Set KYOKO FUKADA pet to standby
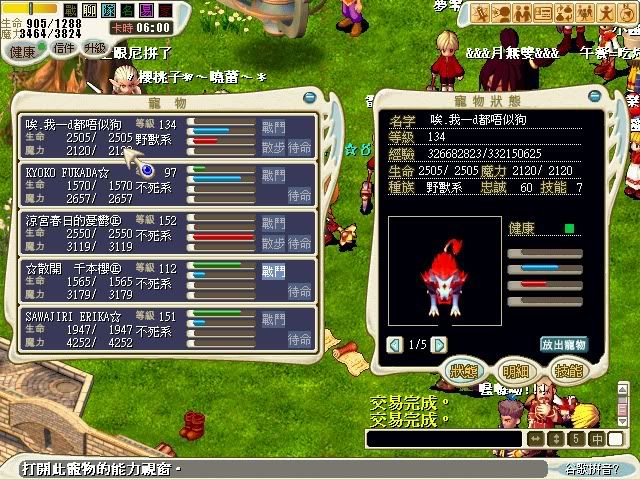The height and width of the screenshot is (480, 640). pyautogui.click(x=299, y=196)
